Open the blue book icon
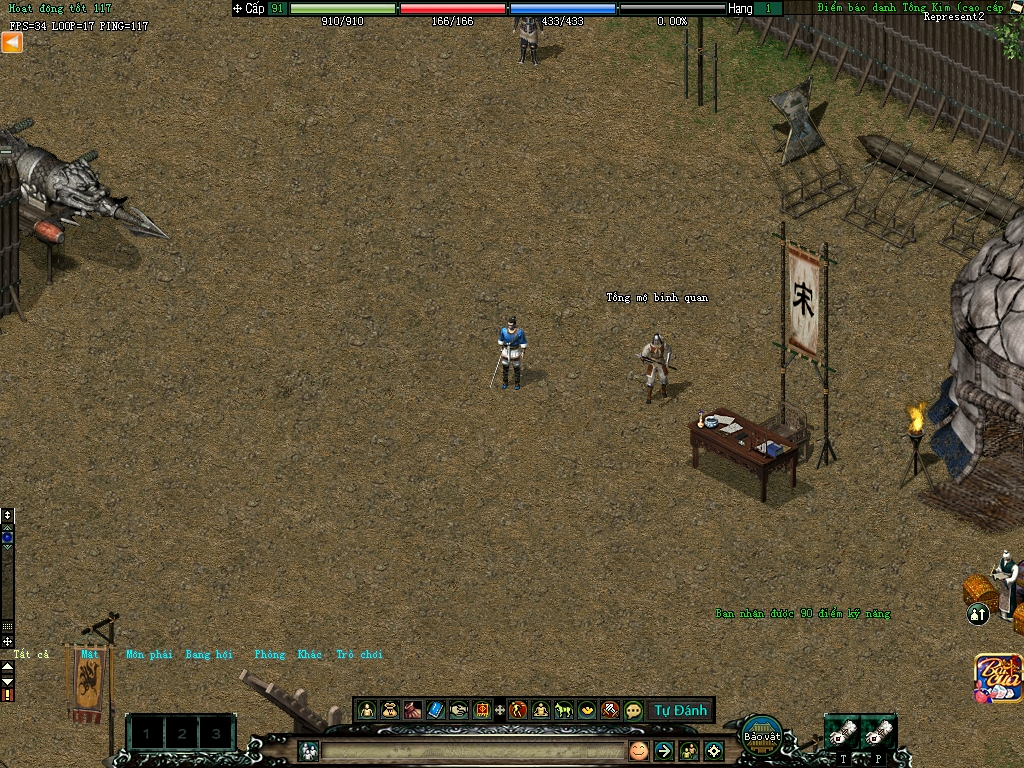 coord(435,710)
